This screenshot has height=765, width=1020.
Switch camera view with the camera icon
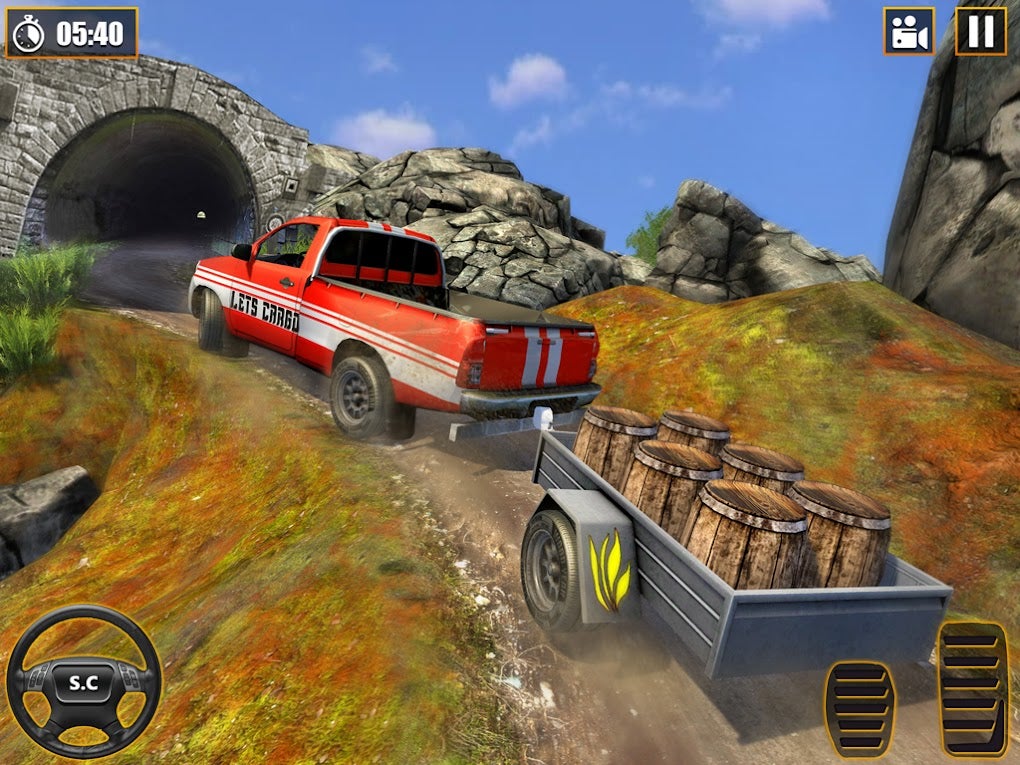pyautogui.click(x=908, y=31)
